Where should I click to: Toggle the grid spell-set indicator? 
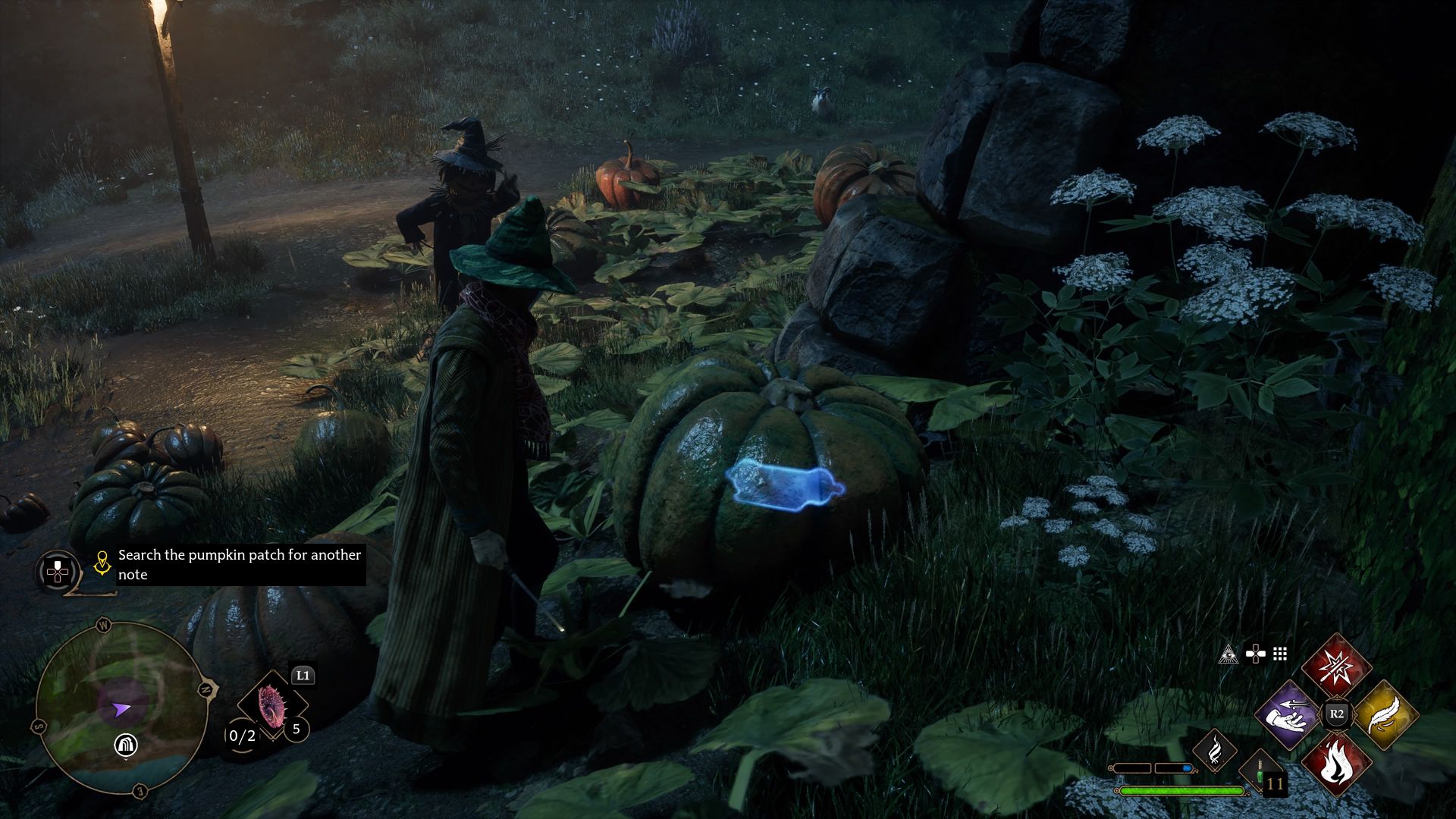pyautogui.click(x=1279, y=653)
